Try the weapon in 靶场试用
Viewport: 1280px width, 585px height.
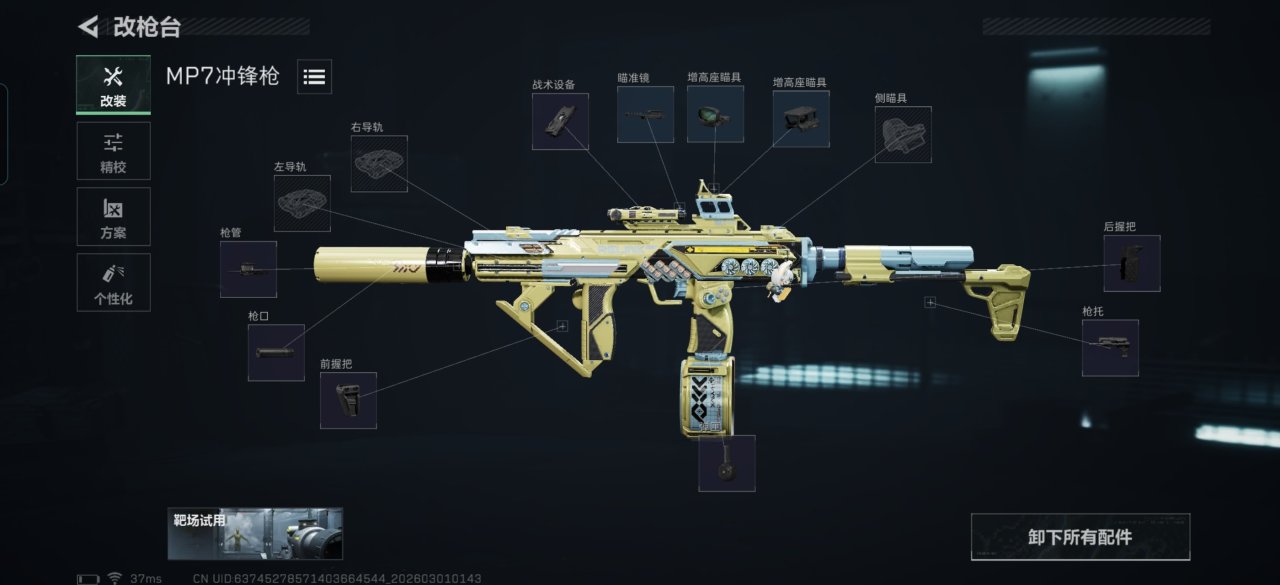tap(255, 533)
